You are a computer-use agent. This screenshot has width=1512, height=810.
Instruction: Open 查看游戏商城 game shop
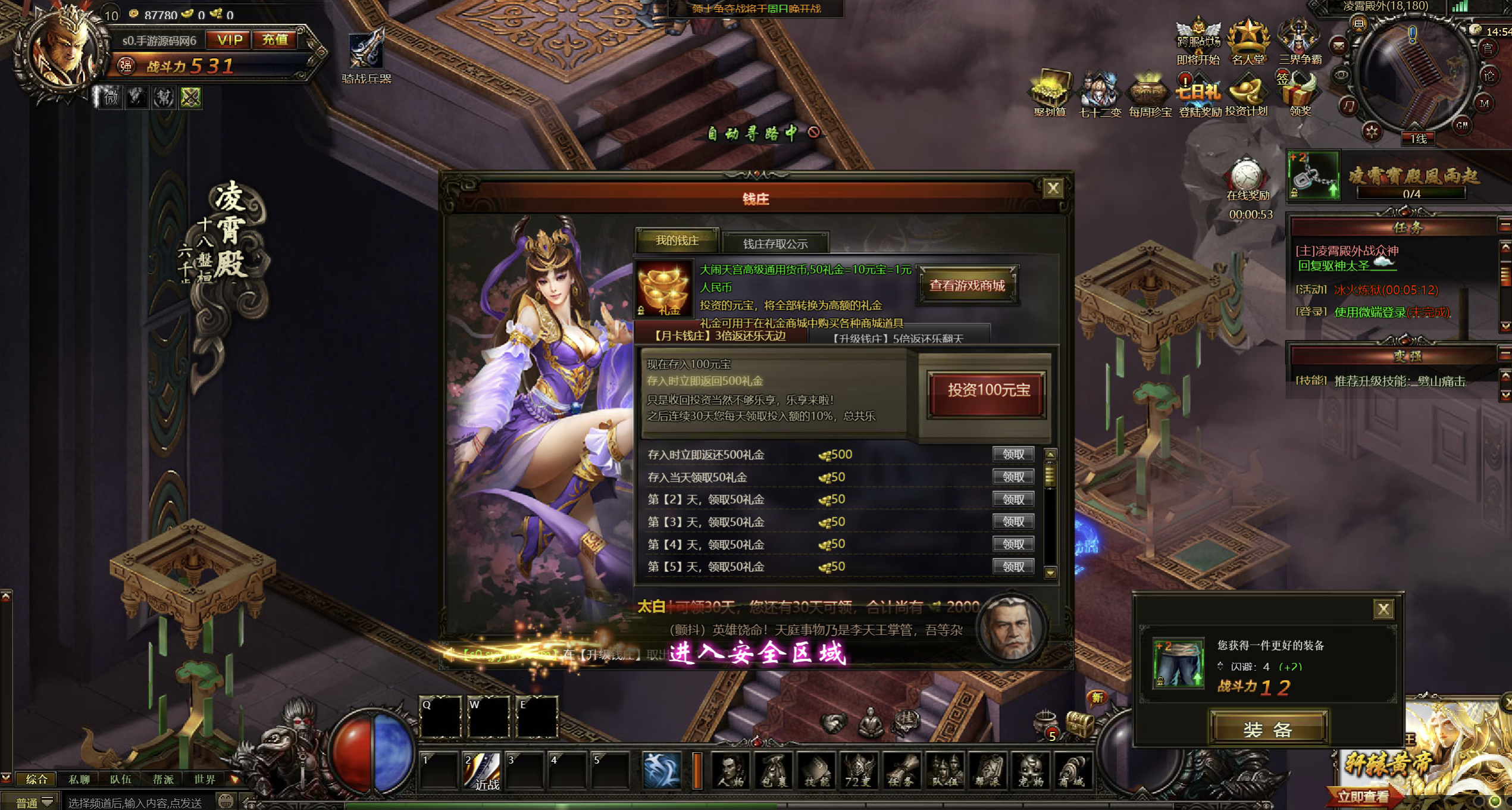[967, 286]
